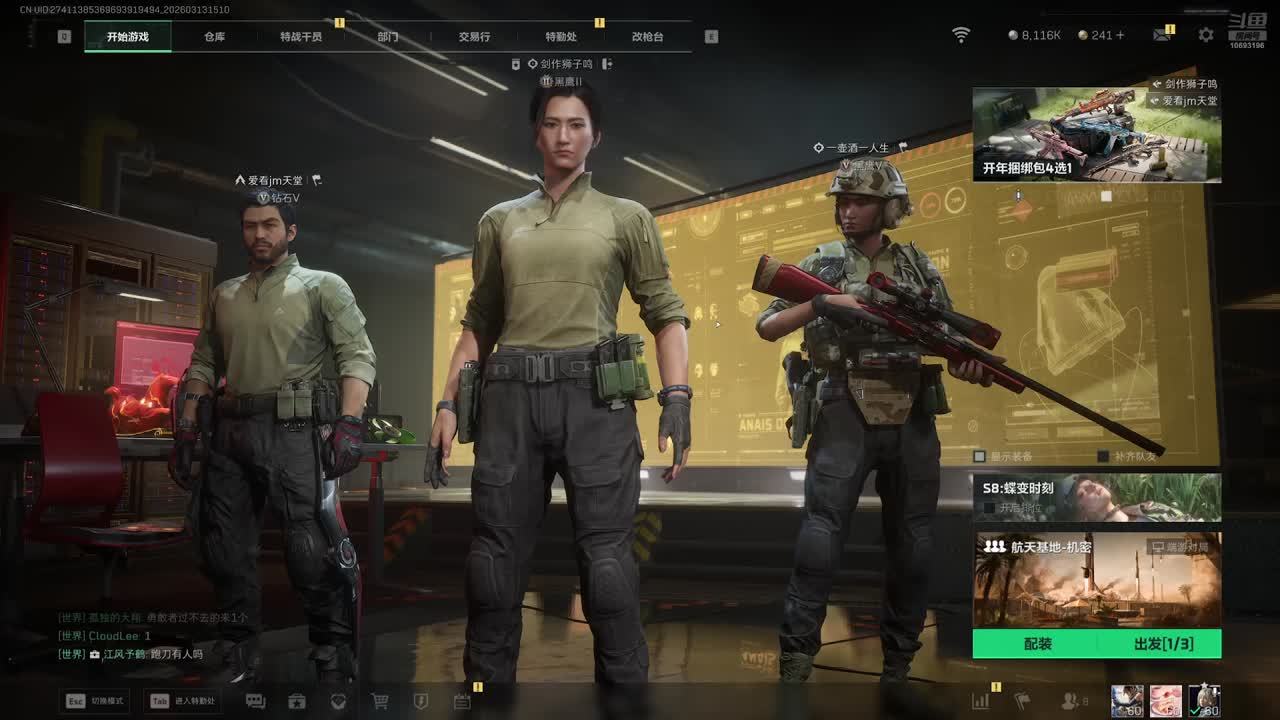
Task: Choose the 航天基地-机密 map card
Action: (1097, 579)
